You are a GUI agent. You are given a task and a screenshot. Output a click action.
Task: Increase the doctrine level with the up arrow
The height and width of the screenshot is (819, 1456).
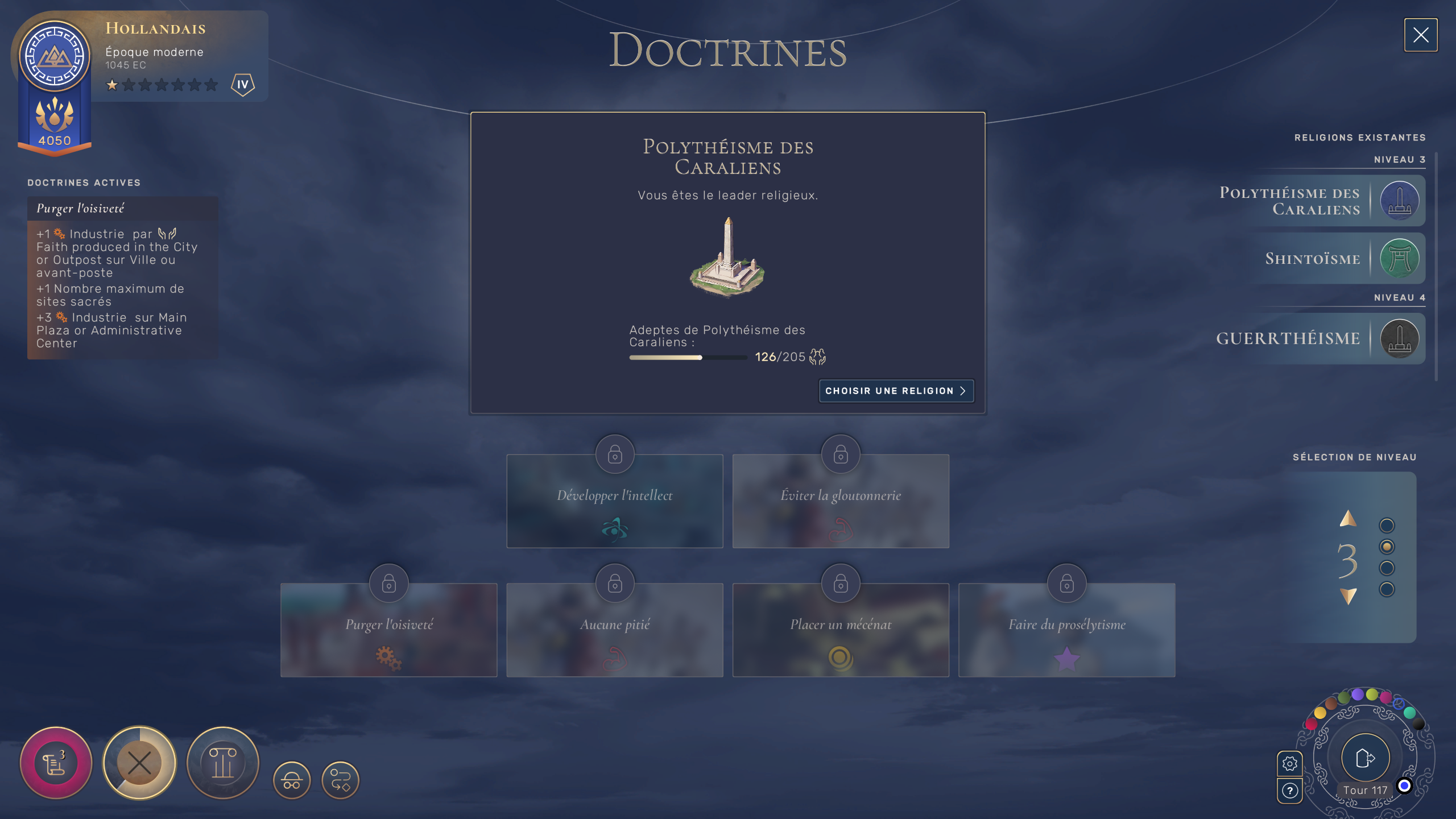(1348, 519)
